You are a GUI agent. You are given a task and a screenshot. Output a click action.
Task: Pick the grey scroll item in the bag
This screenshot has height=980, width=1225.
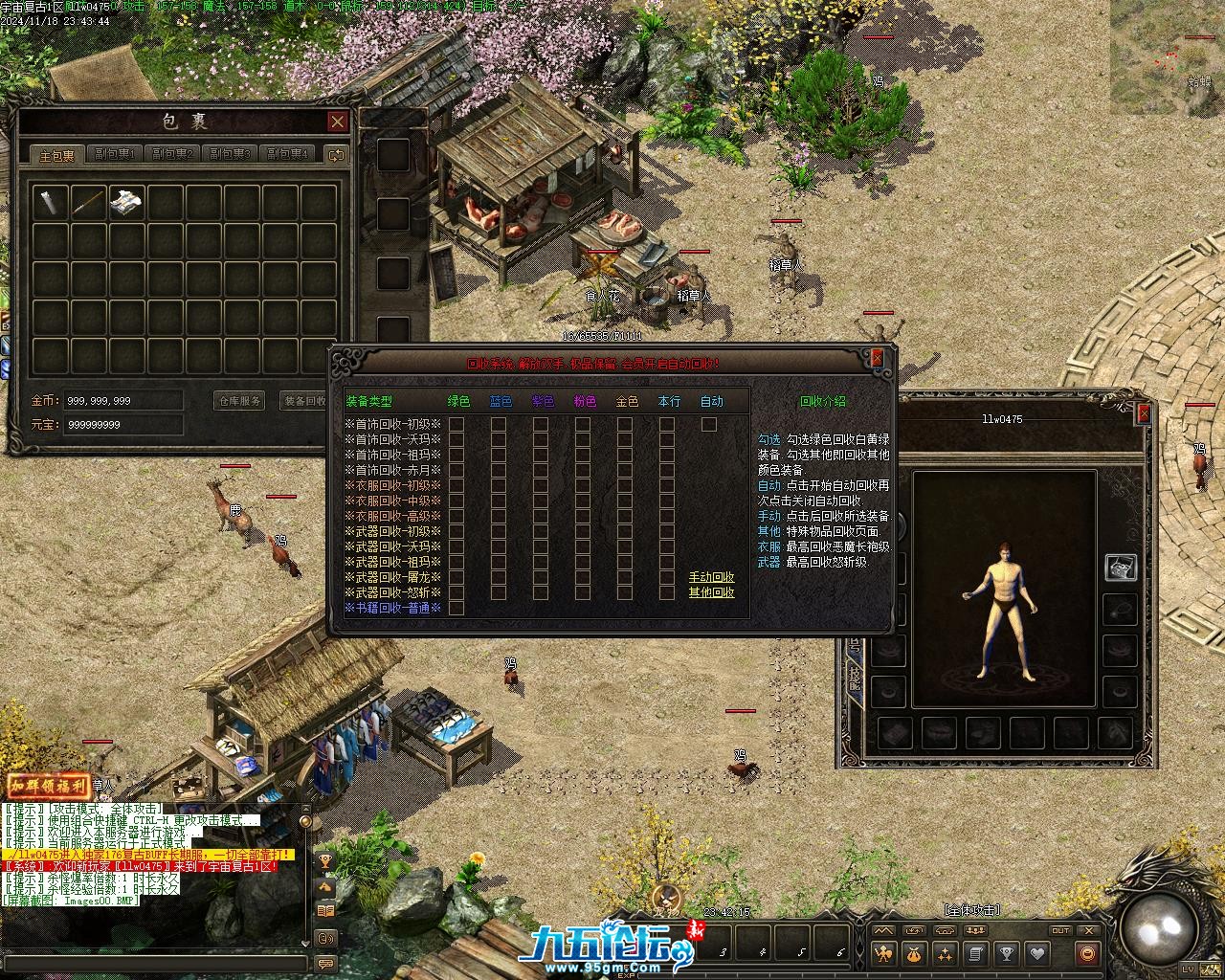click(51, 202)
